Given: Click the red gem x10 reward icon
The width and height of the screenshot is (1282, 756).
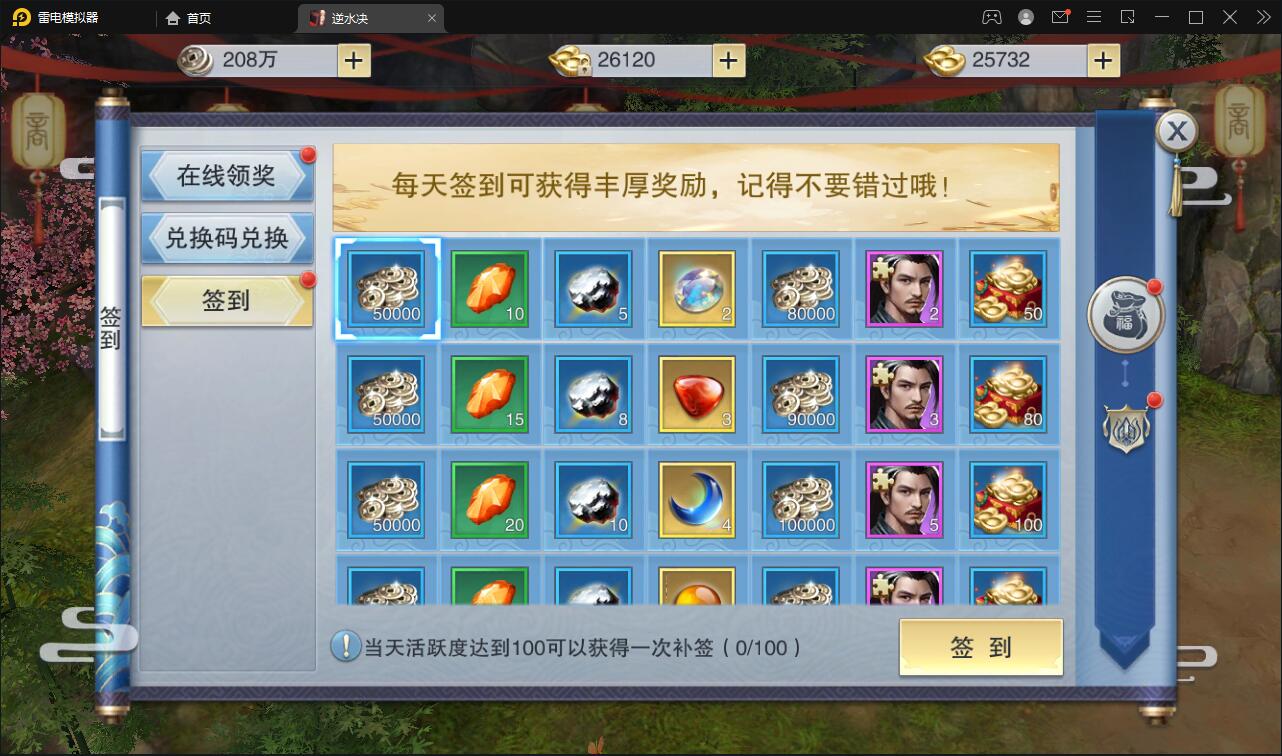Looking at the screenshot, I should click(489, 290).
